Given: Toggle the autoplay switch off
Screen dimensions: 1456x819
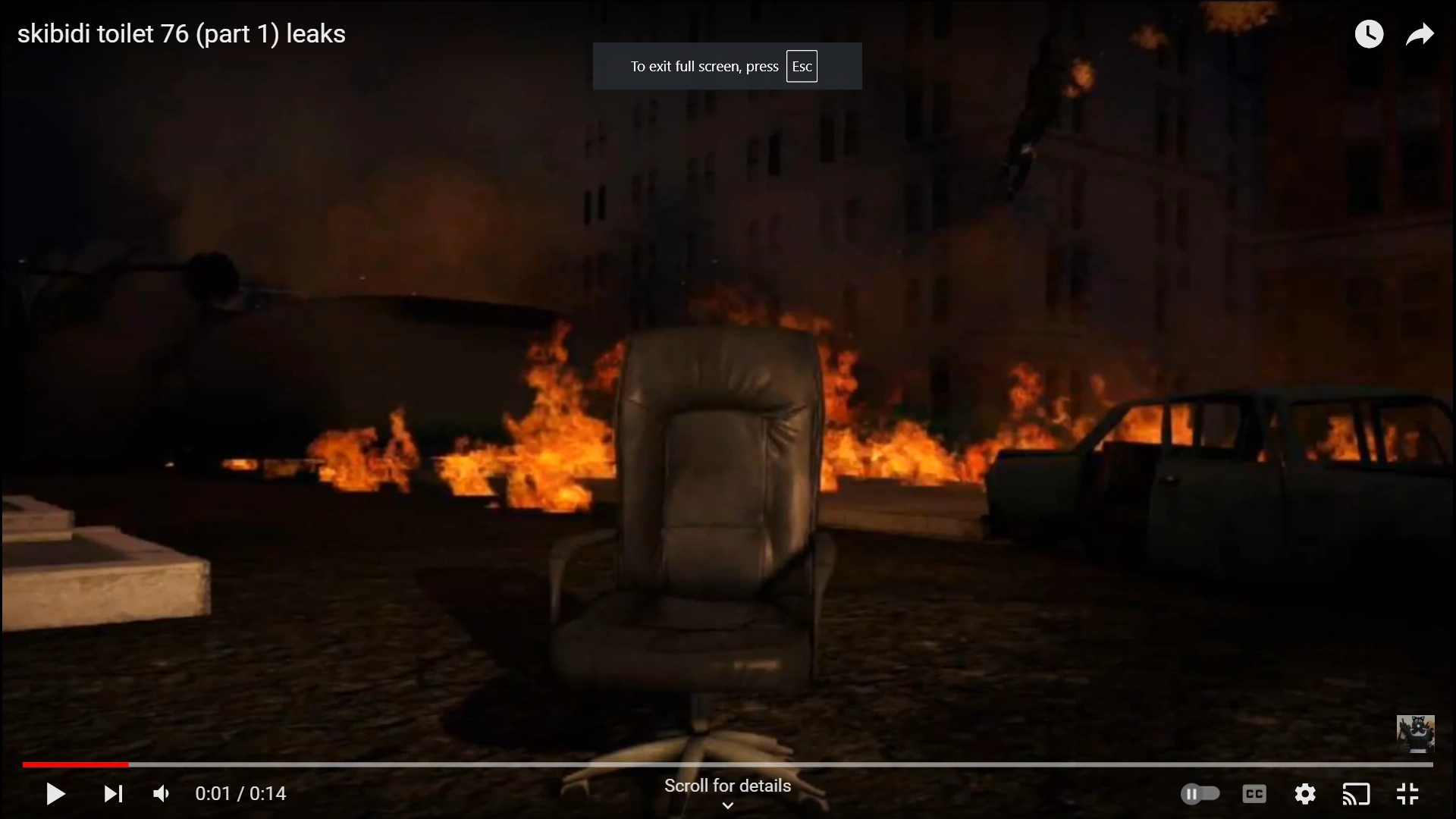Looking at the screenshot, I should click(x=1200, y=794).
